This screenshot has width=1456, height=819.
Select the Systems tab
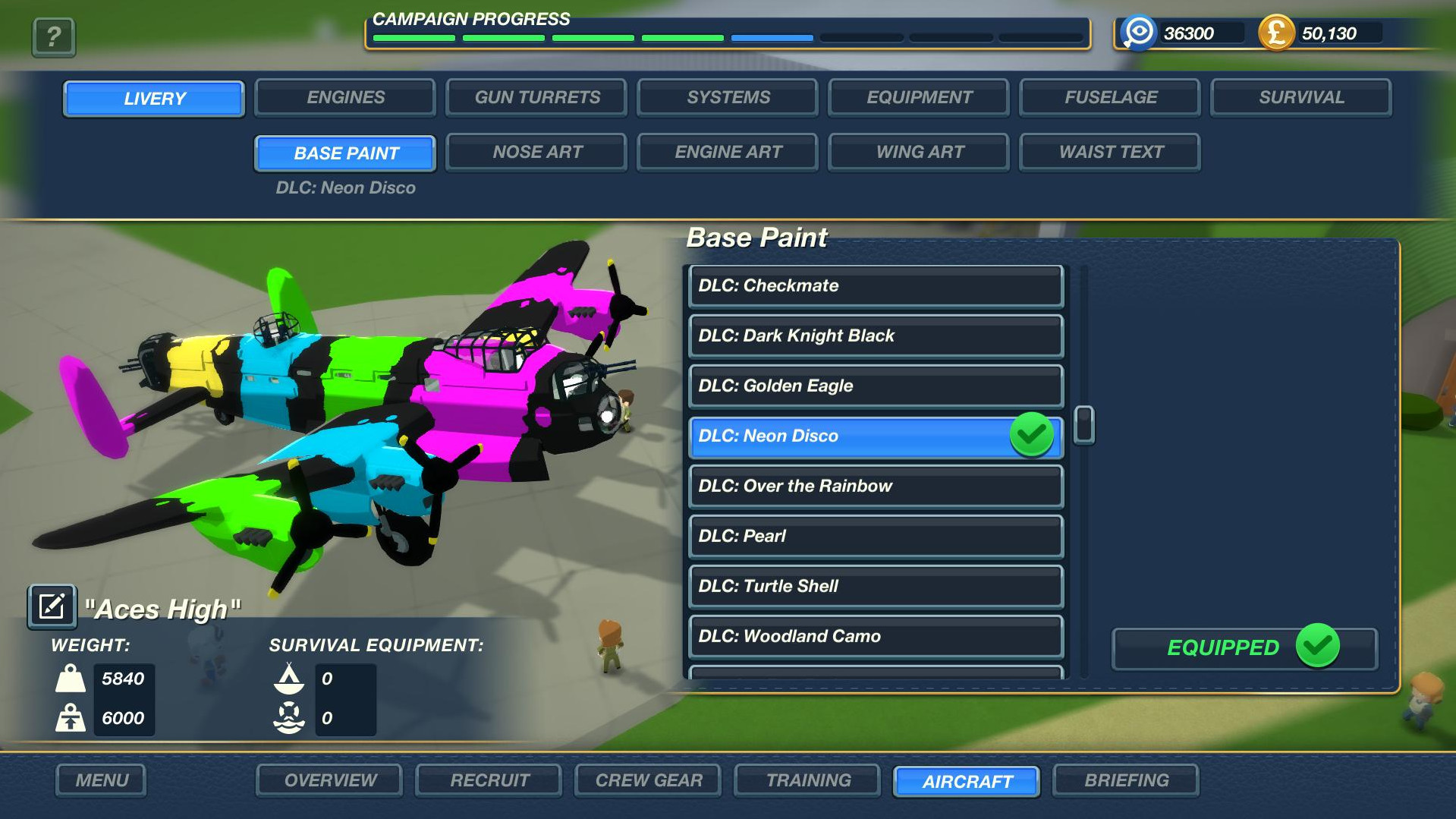point(728,98)
